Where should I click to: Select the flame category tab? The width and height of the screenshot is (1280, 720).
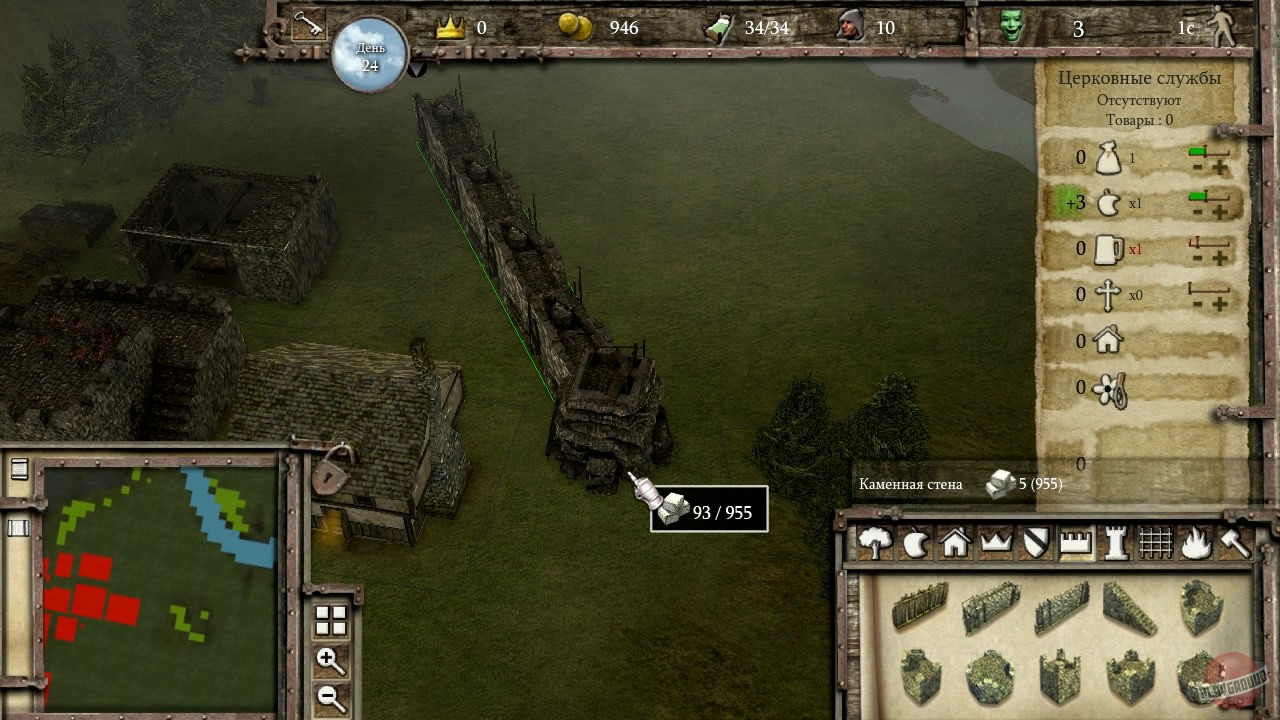[1195, 543]
